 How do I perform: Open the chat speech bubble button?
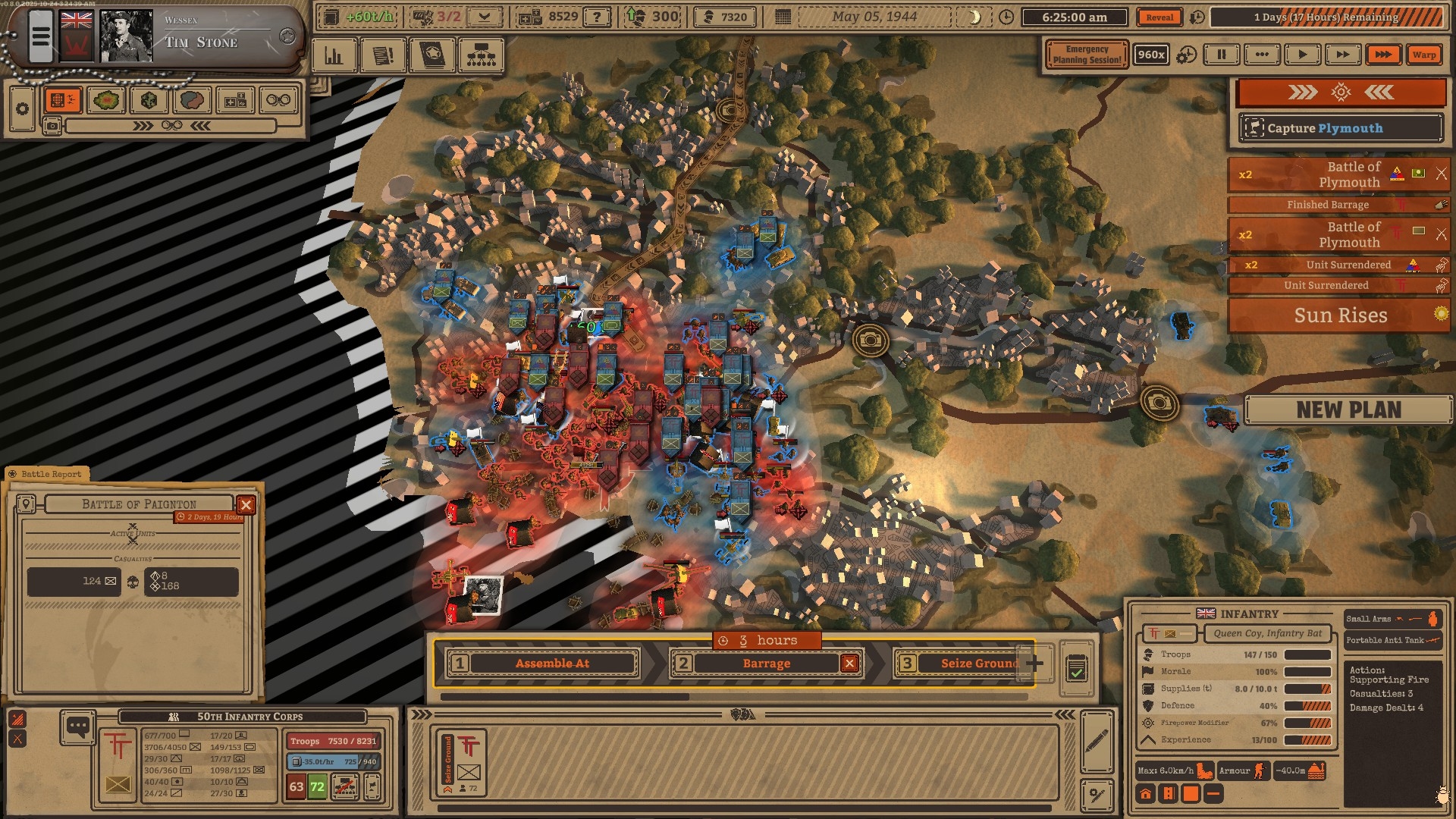[x=77, y=726]
